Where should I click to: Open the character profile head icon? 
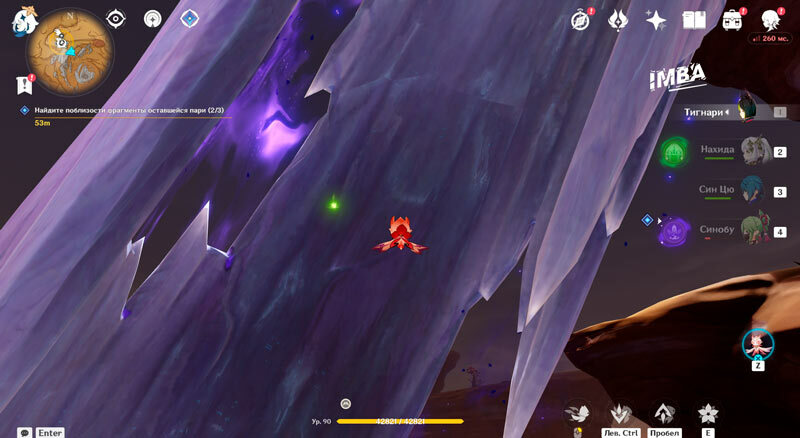click(x=770, y=20)
